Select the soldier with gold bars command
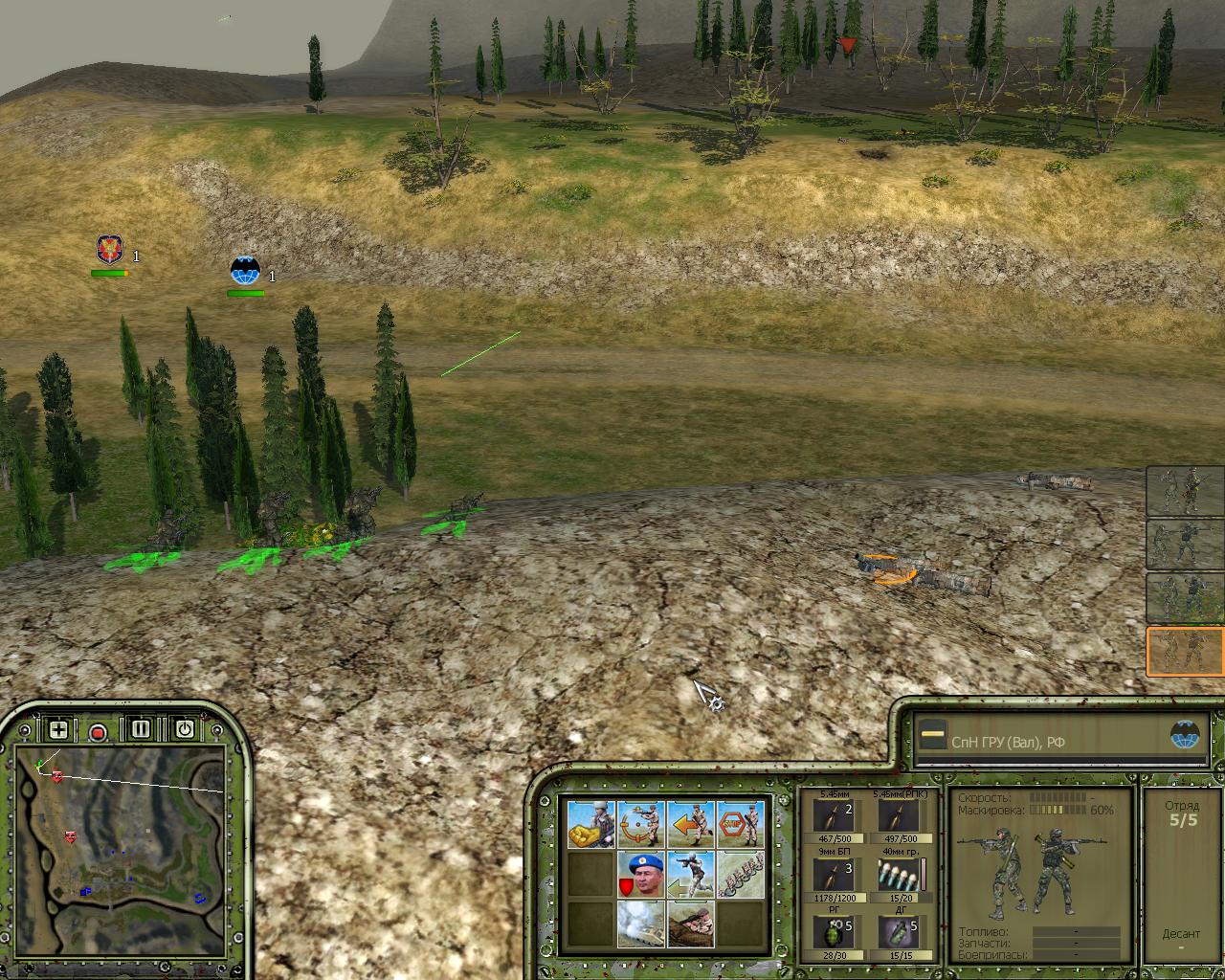 tap(590, 824)
